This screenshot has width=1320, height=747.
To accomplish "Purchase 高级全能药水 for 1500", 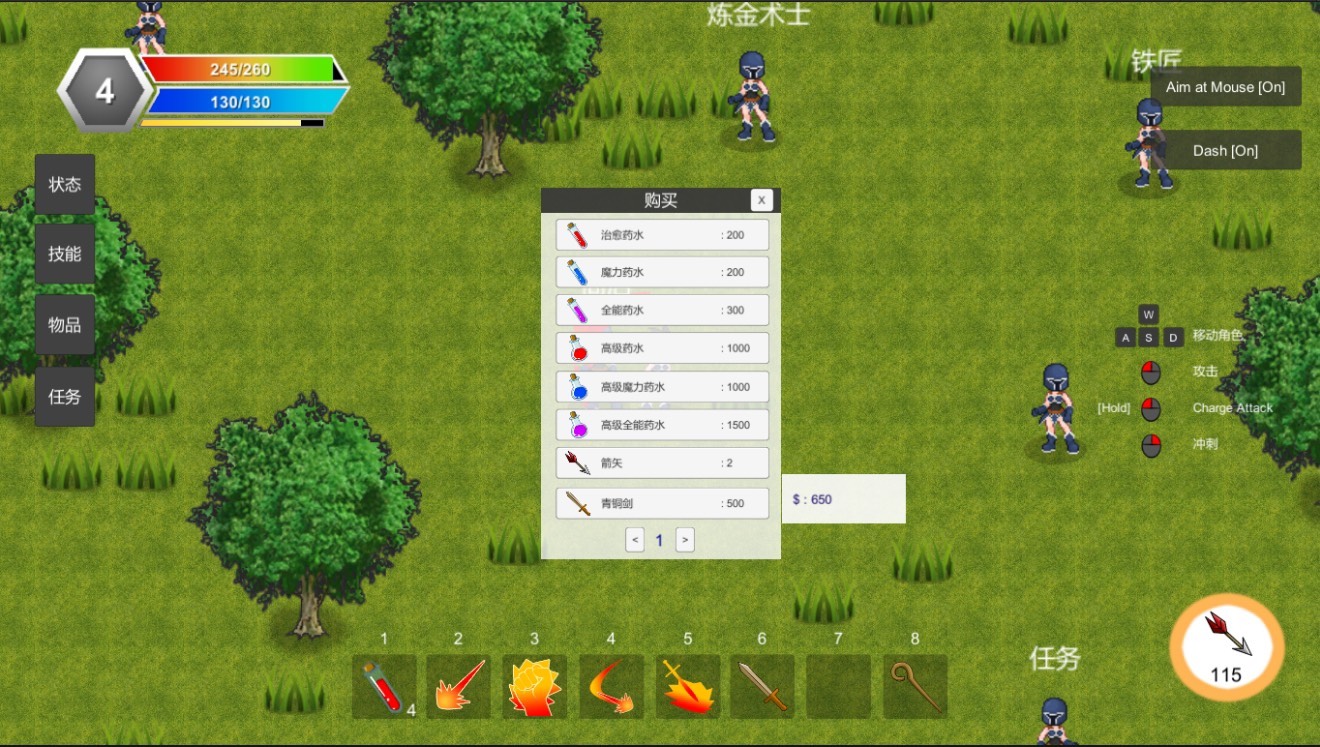I will [662, 425].
